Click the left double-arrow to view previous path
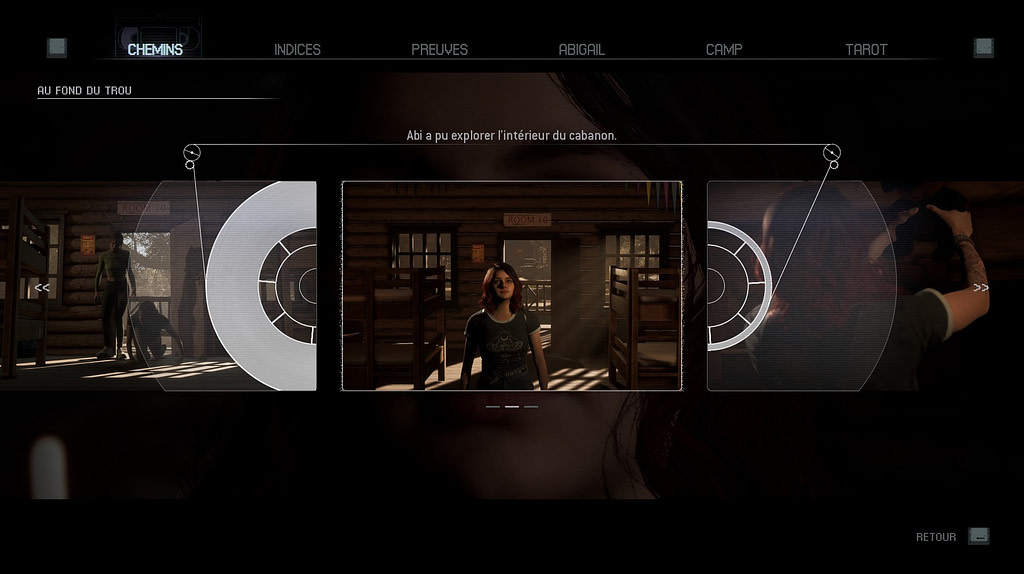Screen dimensions: 1024x574 click(42, 288)
